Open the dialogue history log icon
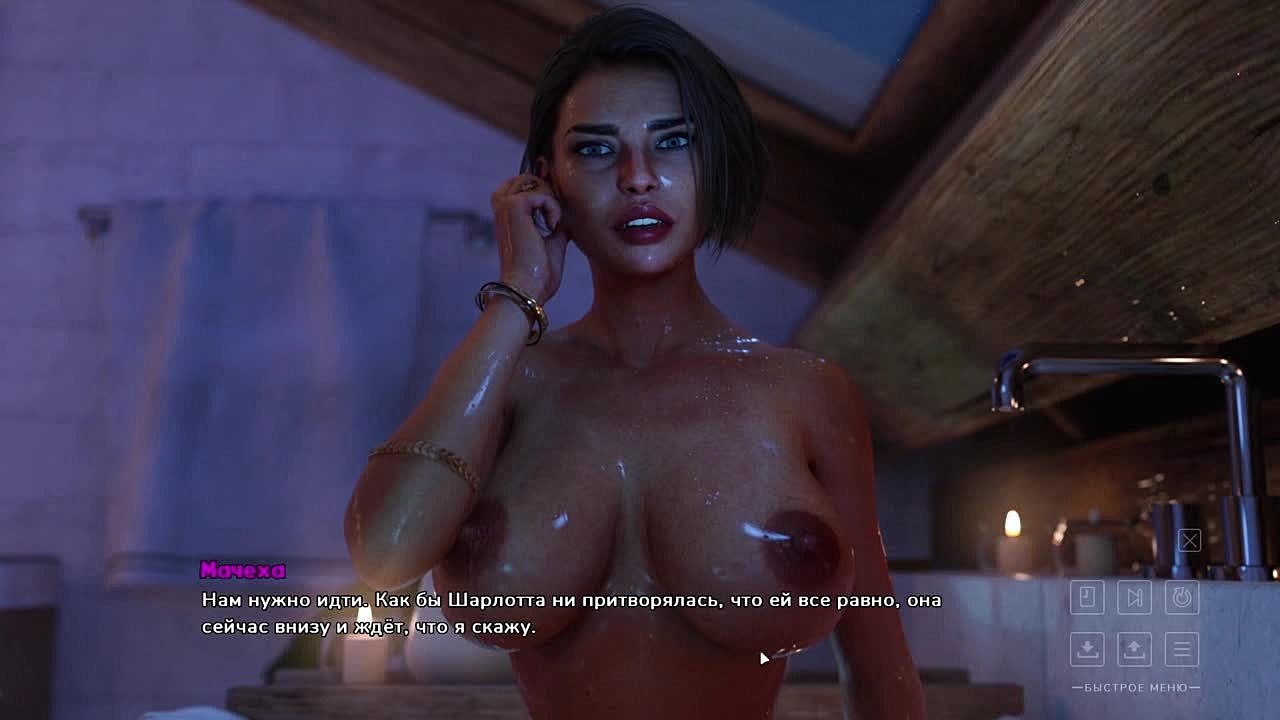Image resolution: width=1280 pixels, height=720 pixels. pyautogui.click(x=1087, y=598)
